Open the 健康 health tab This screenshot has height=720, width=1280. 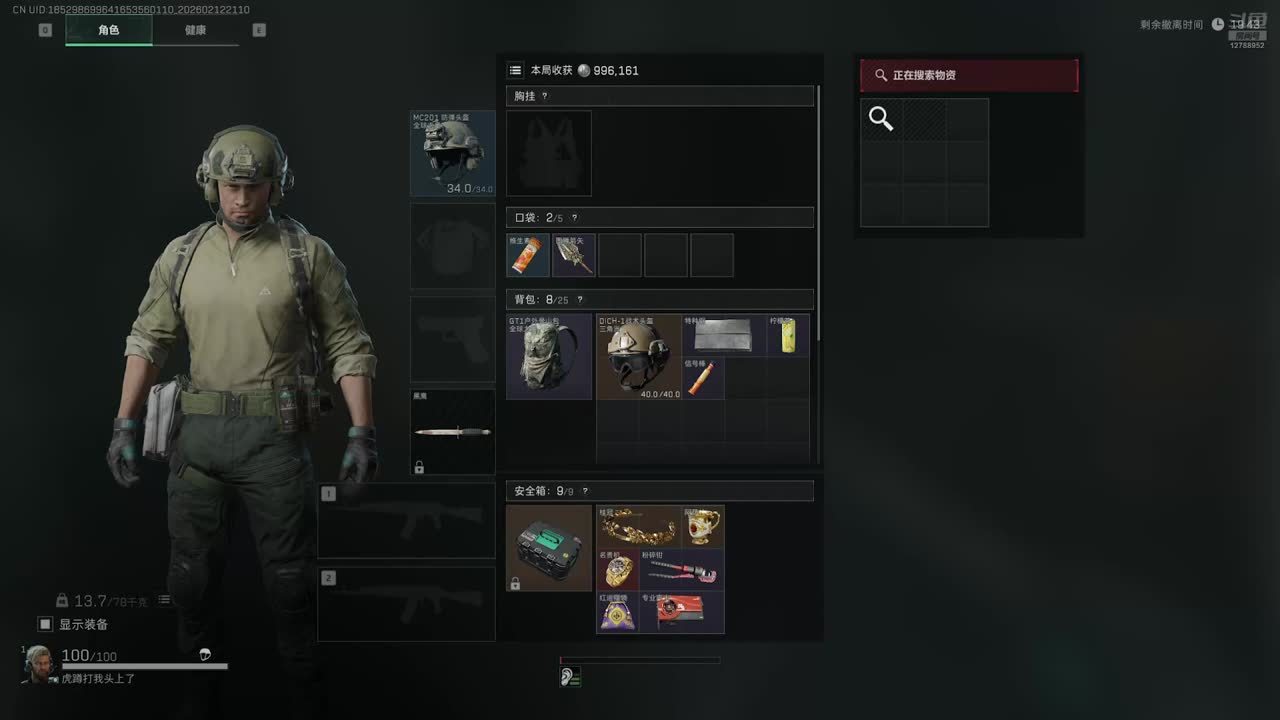[196, 30]
